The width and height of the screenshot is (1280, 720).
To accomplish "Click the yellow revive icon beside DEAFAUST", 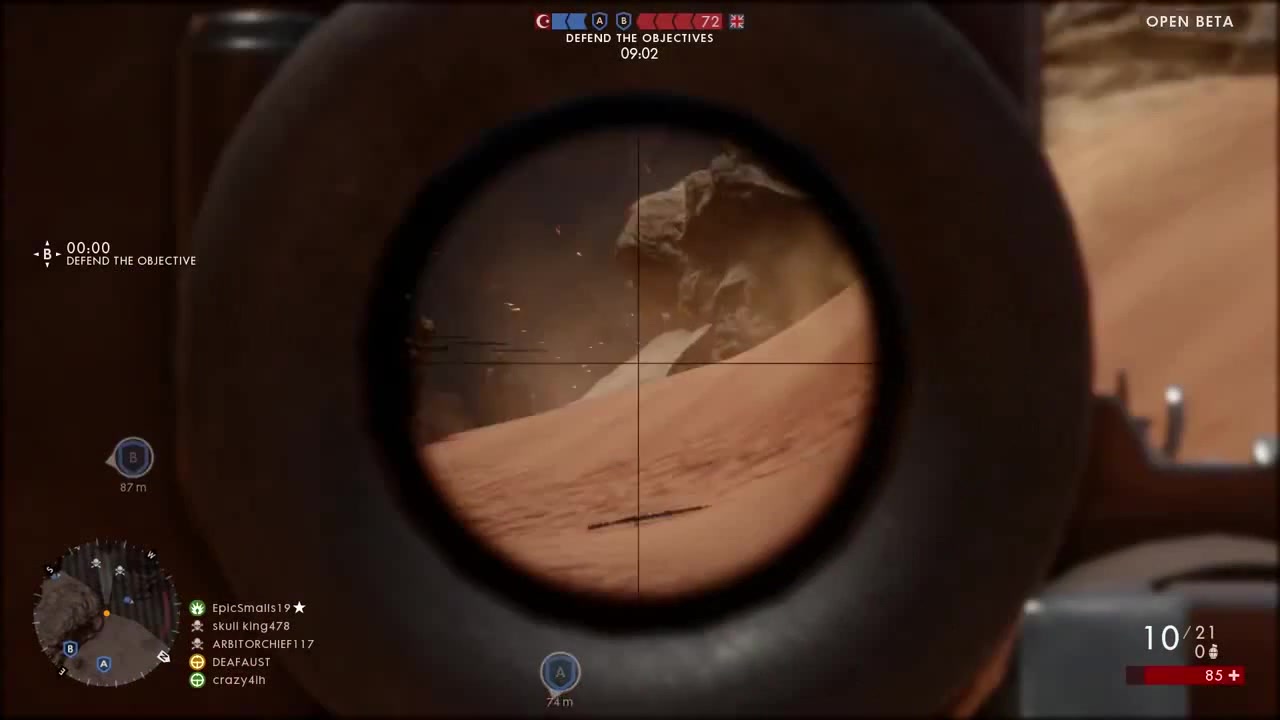I will pyautogui.click(x=197, y=662).
